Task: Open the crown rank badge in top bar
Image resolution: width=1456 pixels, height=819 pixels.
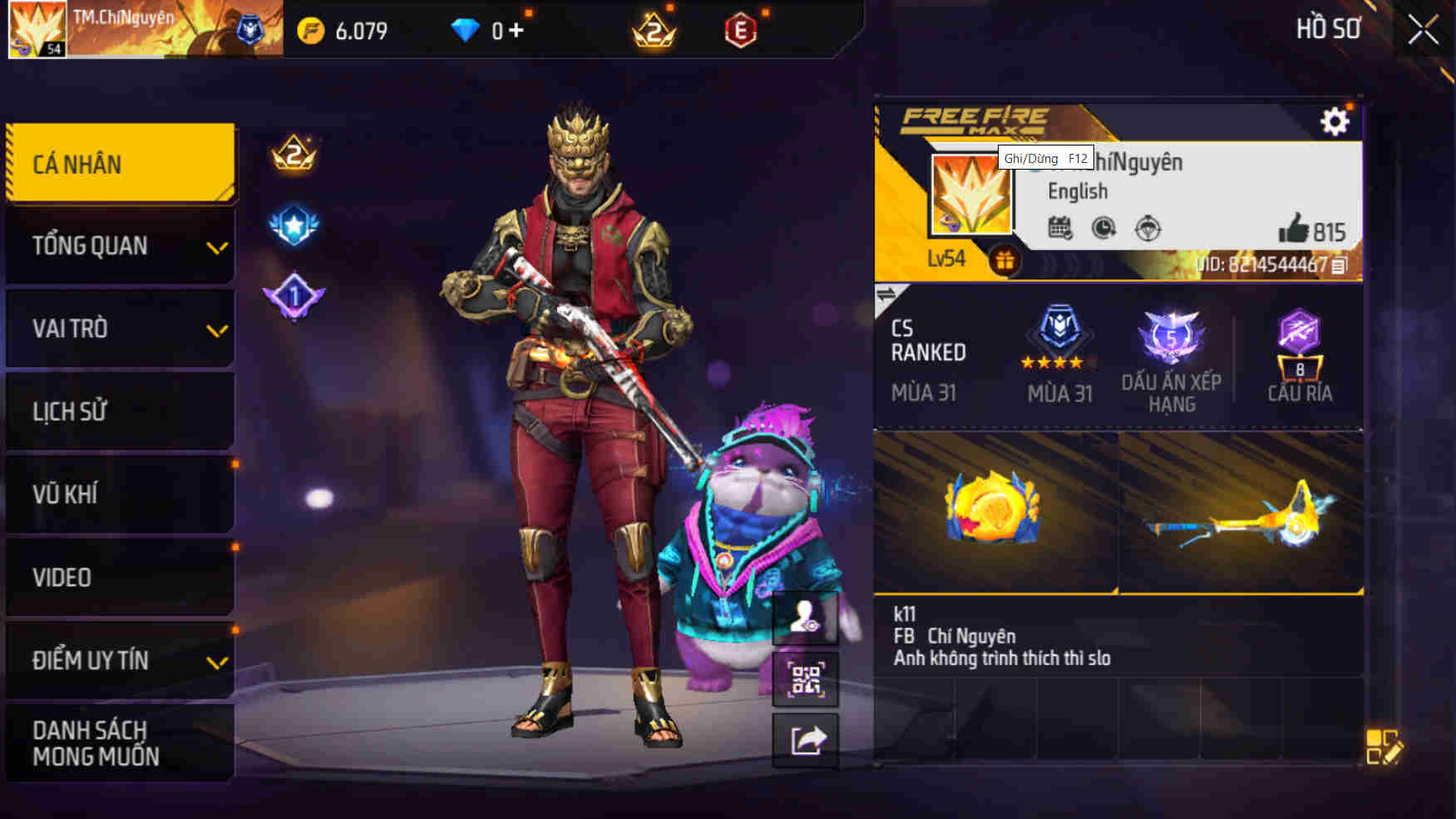Action: point(653,30)
